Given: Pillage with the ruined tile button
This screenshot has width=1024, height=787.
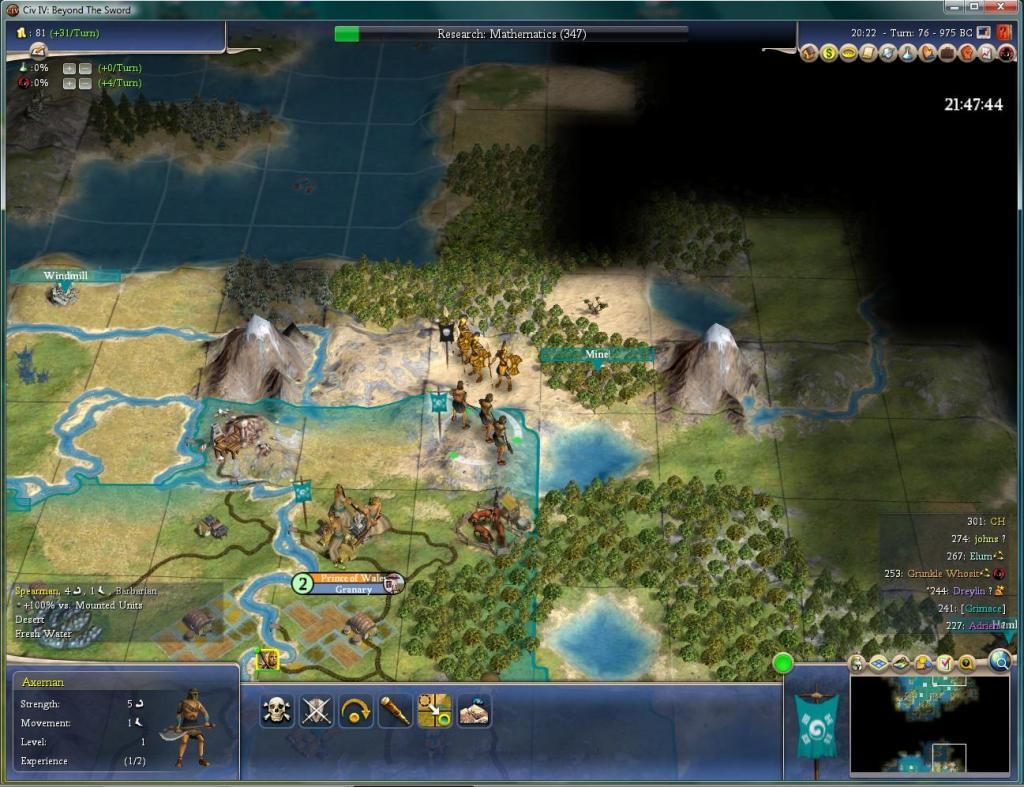Looking at the screenshot, I should click(474, 711).
